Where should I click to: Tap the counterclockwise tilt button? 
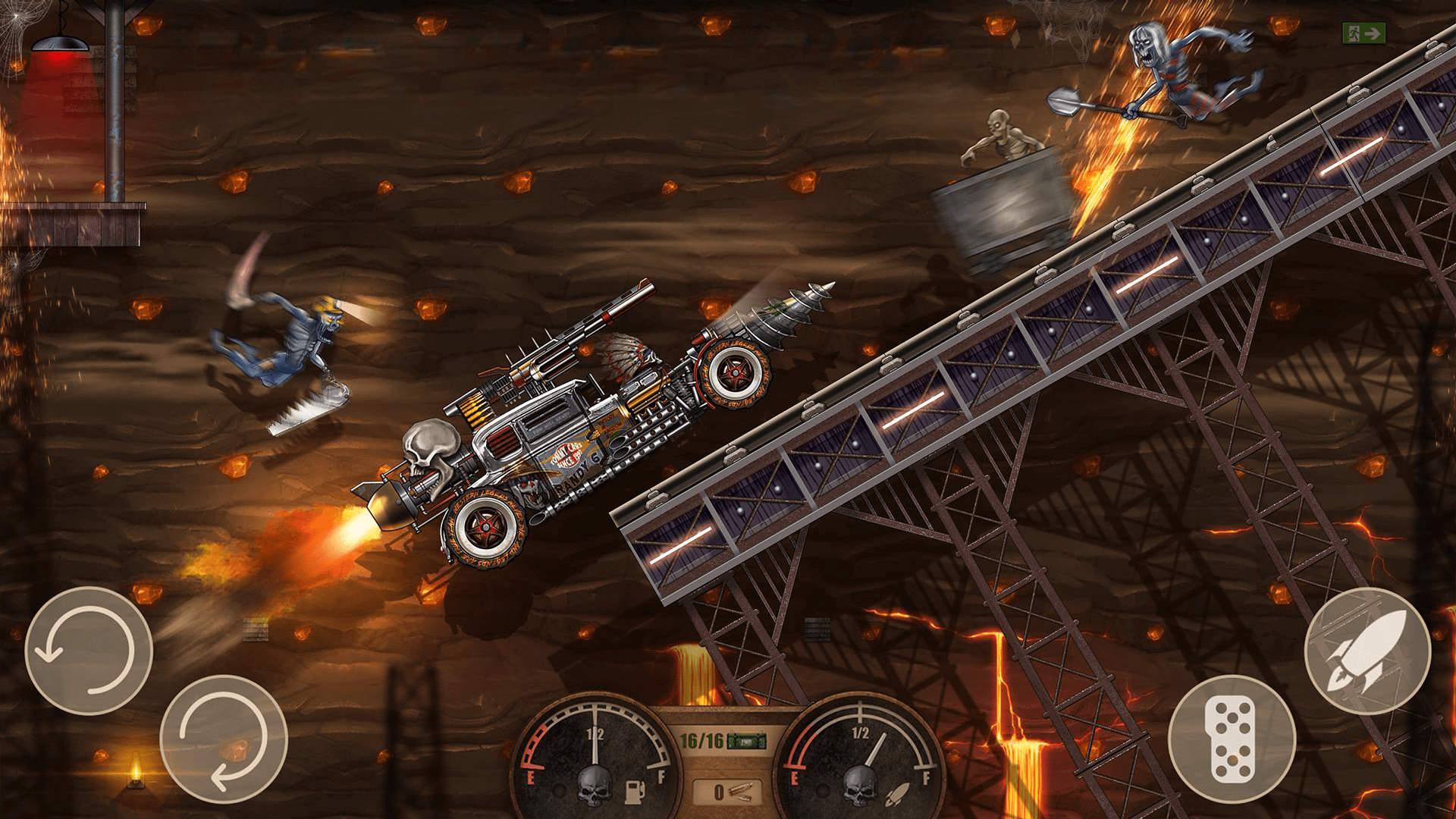point(89,651)
